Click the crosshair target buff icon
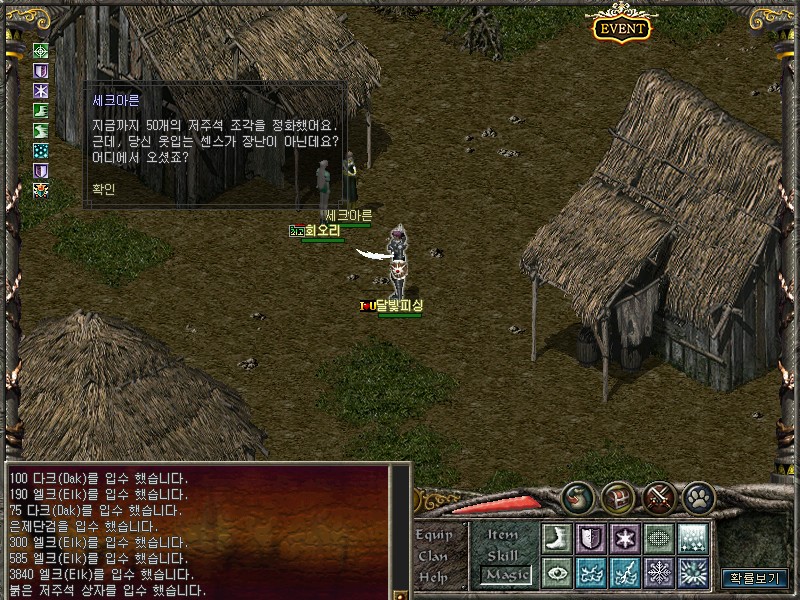The height and width of the screenshot is (600, 800). (x=41, y=50)
